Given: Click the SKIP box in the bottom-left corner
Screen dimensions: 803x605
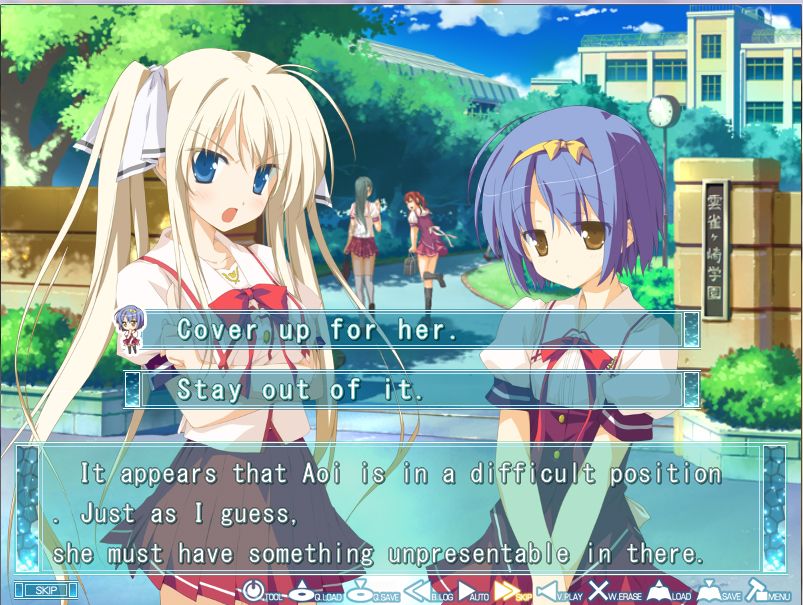Looking at the screenshot, I should point(43,590).
